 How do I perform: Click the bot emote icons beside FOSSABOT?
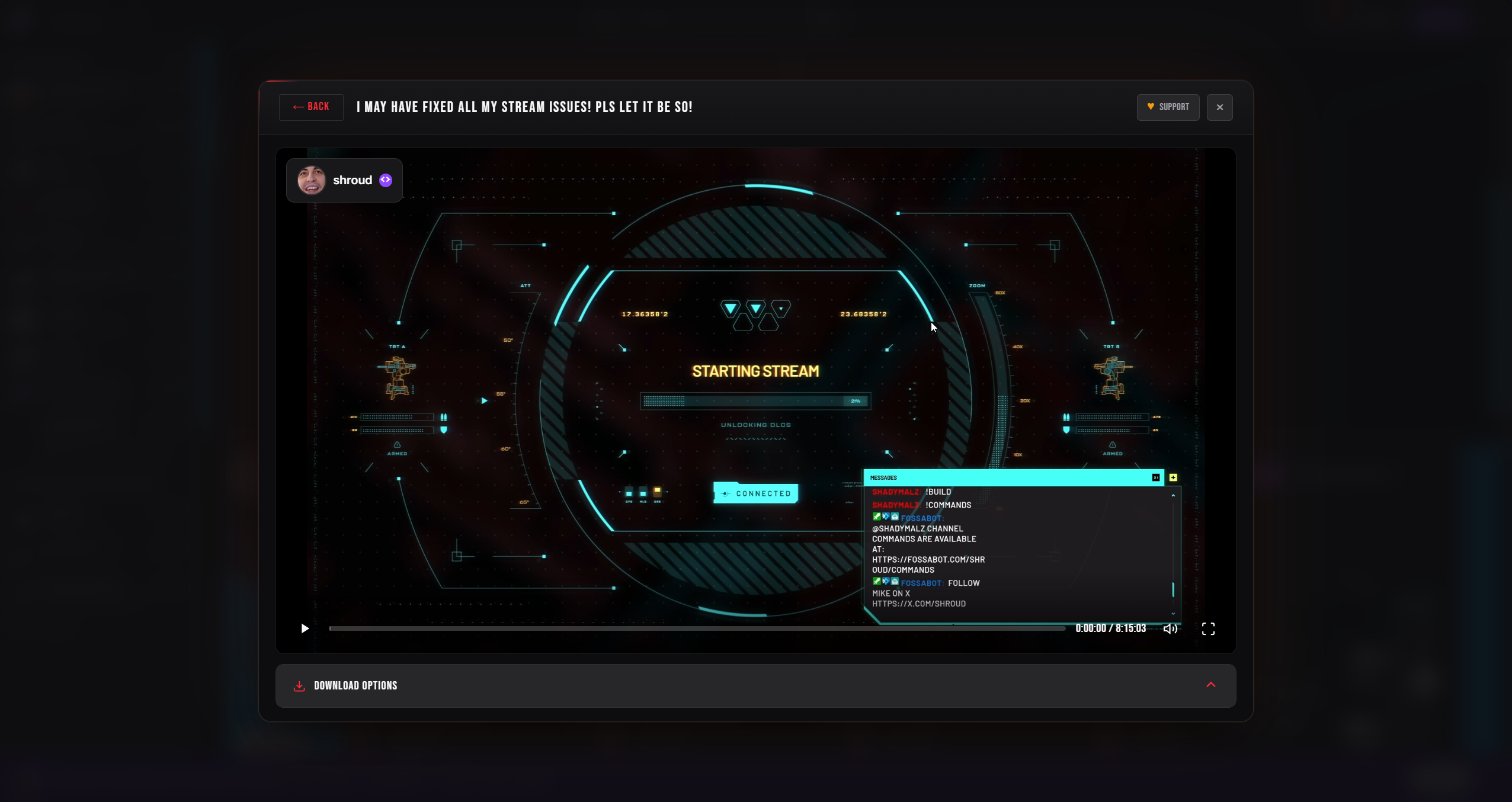pos(885,517)
